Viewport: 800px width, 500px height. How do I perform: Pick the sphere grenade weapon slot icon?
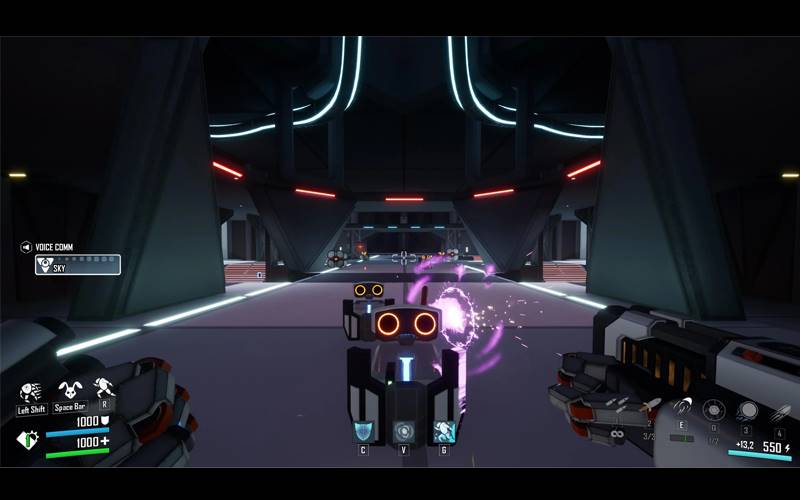point(746,410)
